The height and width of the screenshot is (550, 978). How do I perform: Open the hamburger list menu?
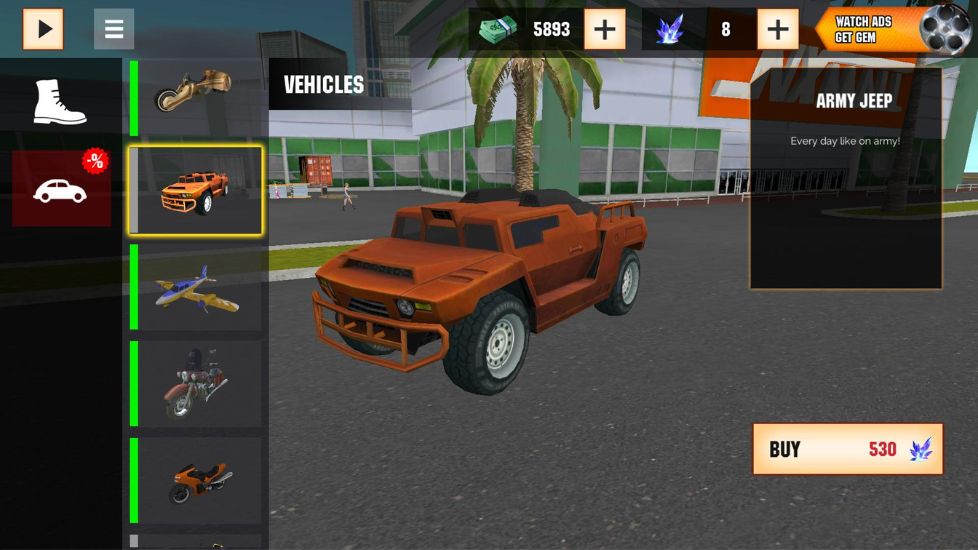click(x=114, y=29)
